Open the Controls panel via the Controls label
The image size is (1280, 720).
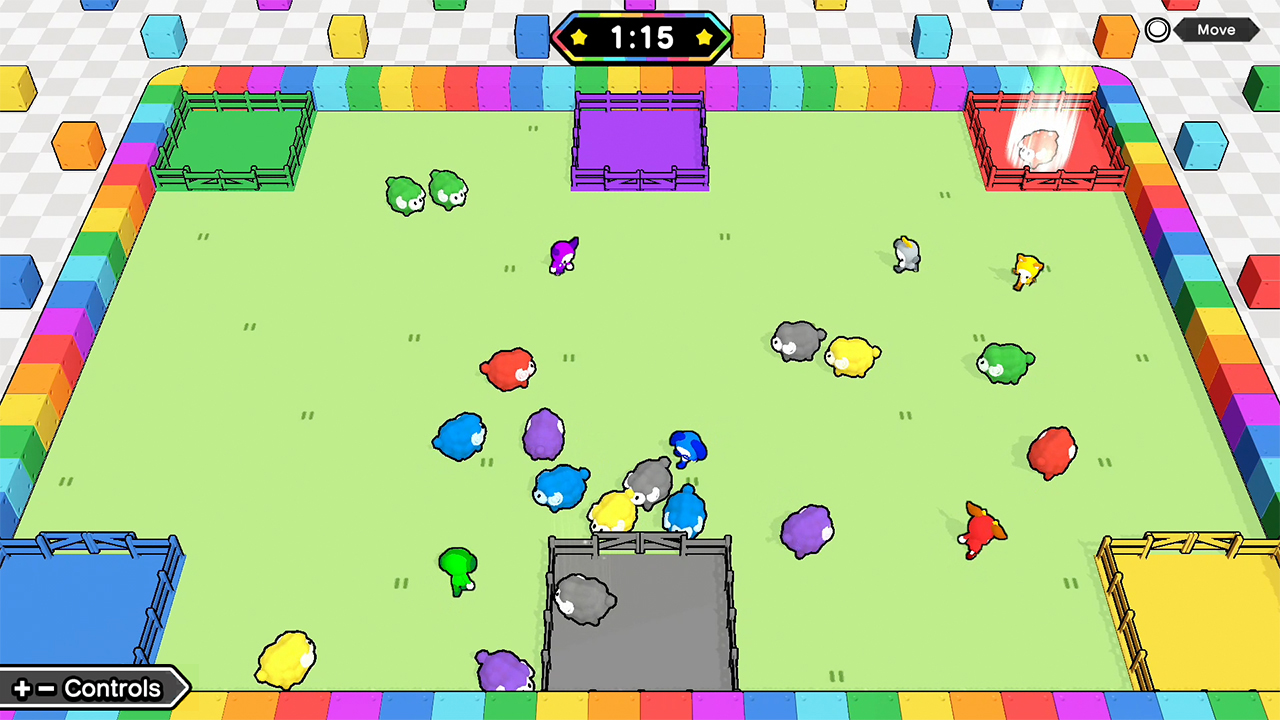(110, 688)
